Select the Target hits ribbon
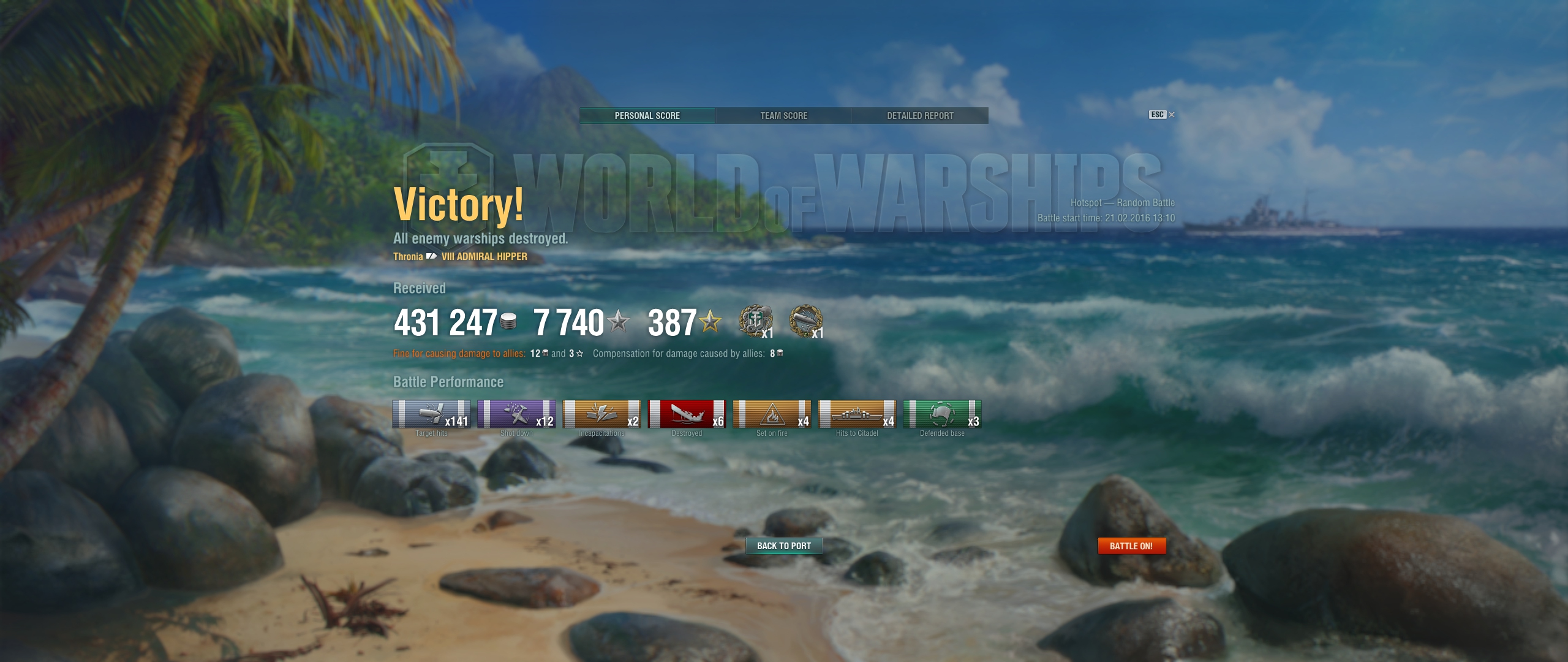 [431, 414]
